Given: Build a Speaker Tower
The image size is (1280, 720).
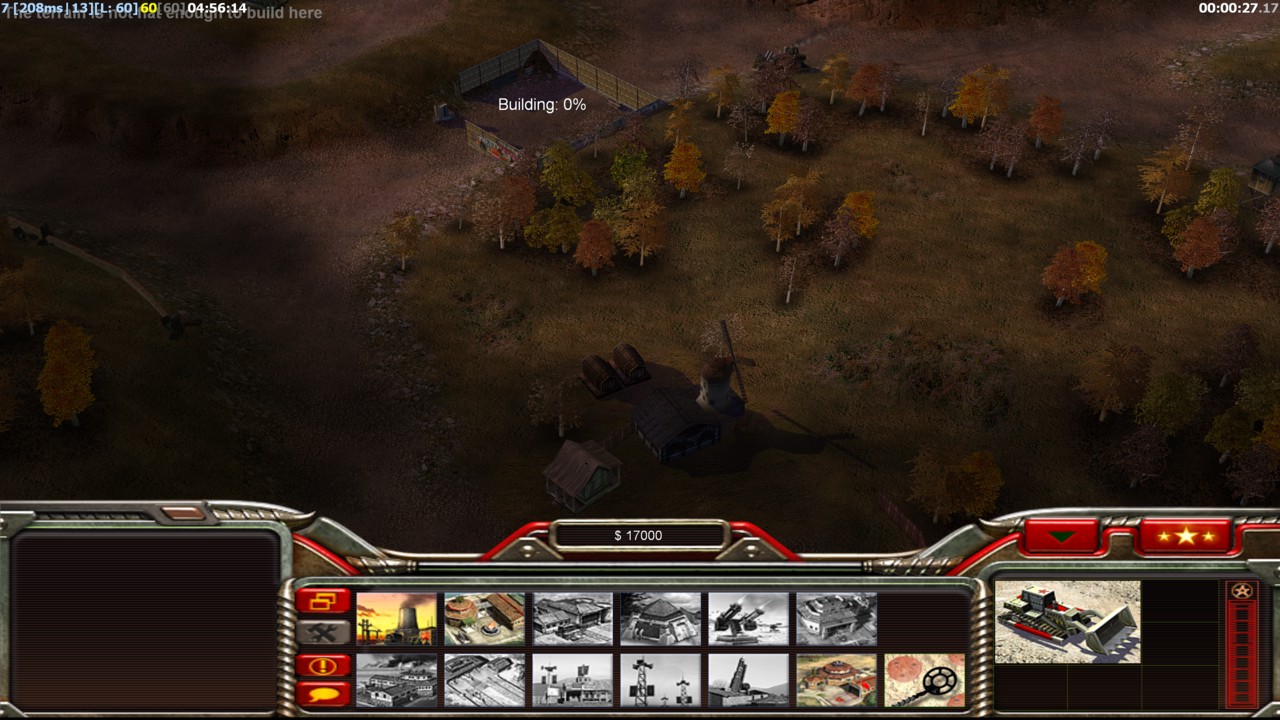Looking at the screenshot, I should (660, 680).
